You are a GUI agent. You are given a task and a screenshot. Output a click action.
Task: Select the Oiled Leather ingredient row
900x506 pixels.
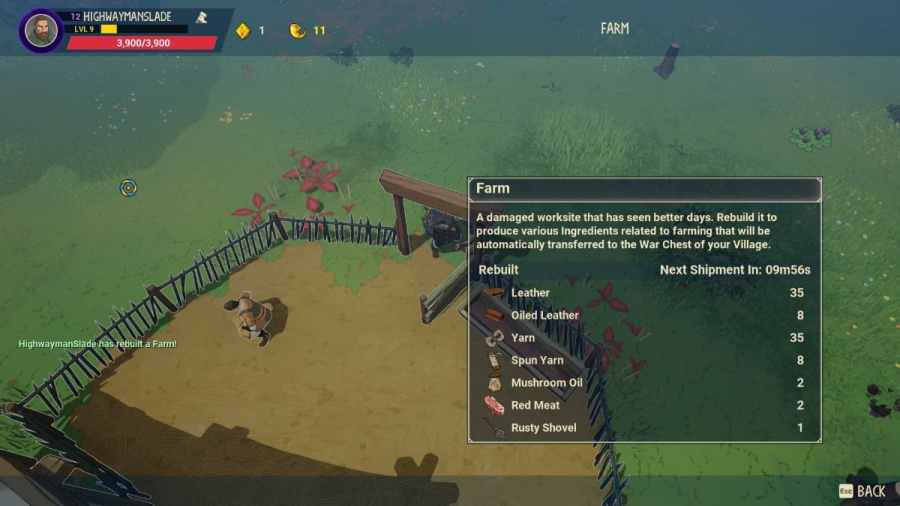[x=645, y=315]
